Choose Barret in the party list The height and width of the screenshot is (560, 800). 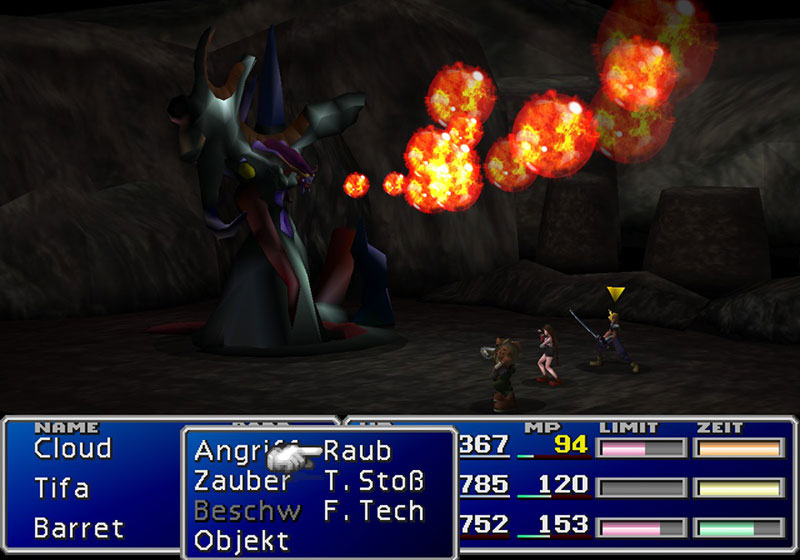pyautogui.click(x=79, y=527)
